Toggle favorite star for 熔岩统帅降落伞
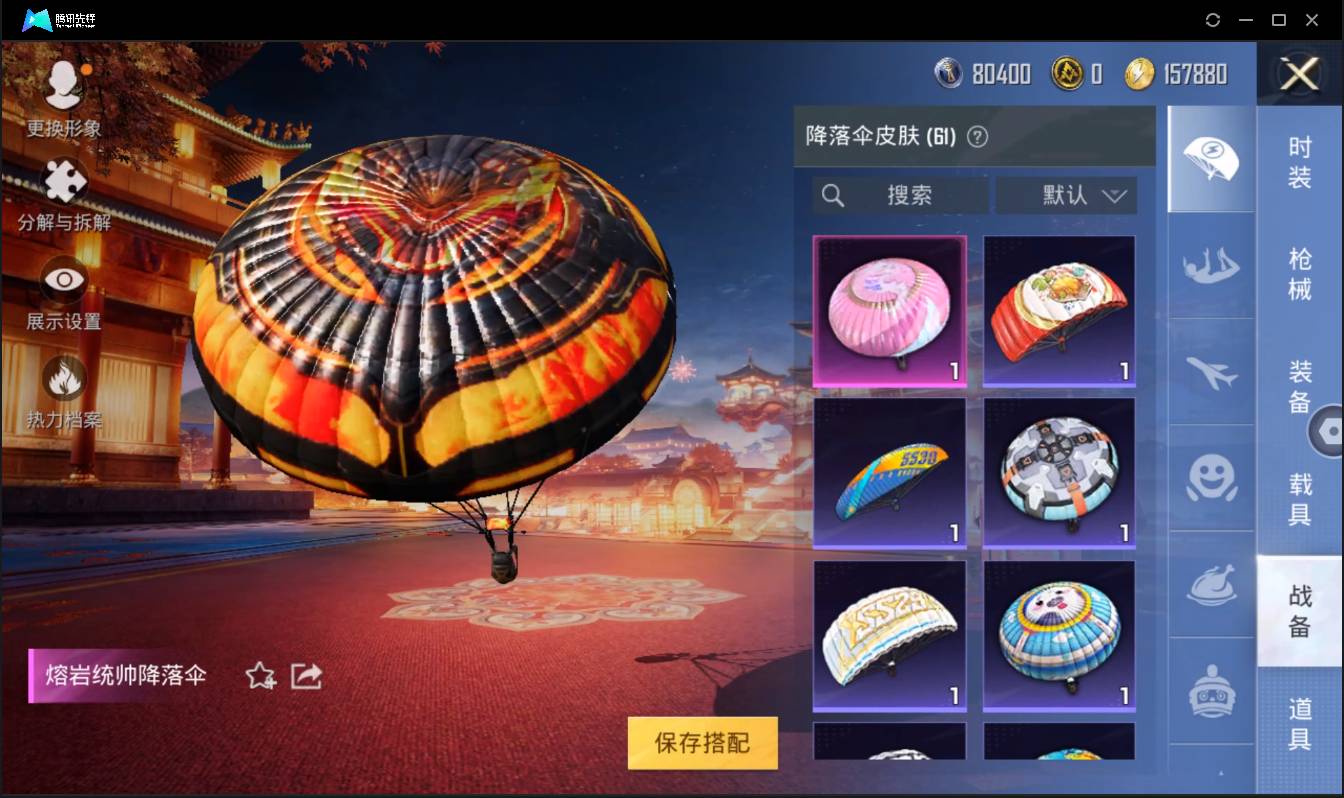Screen dimensions: 1344x798 point(258,676)
